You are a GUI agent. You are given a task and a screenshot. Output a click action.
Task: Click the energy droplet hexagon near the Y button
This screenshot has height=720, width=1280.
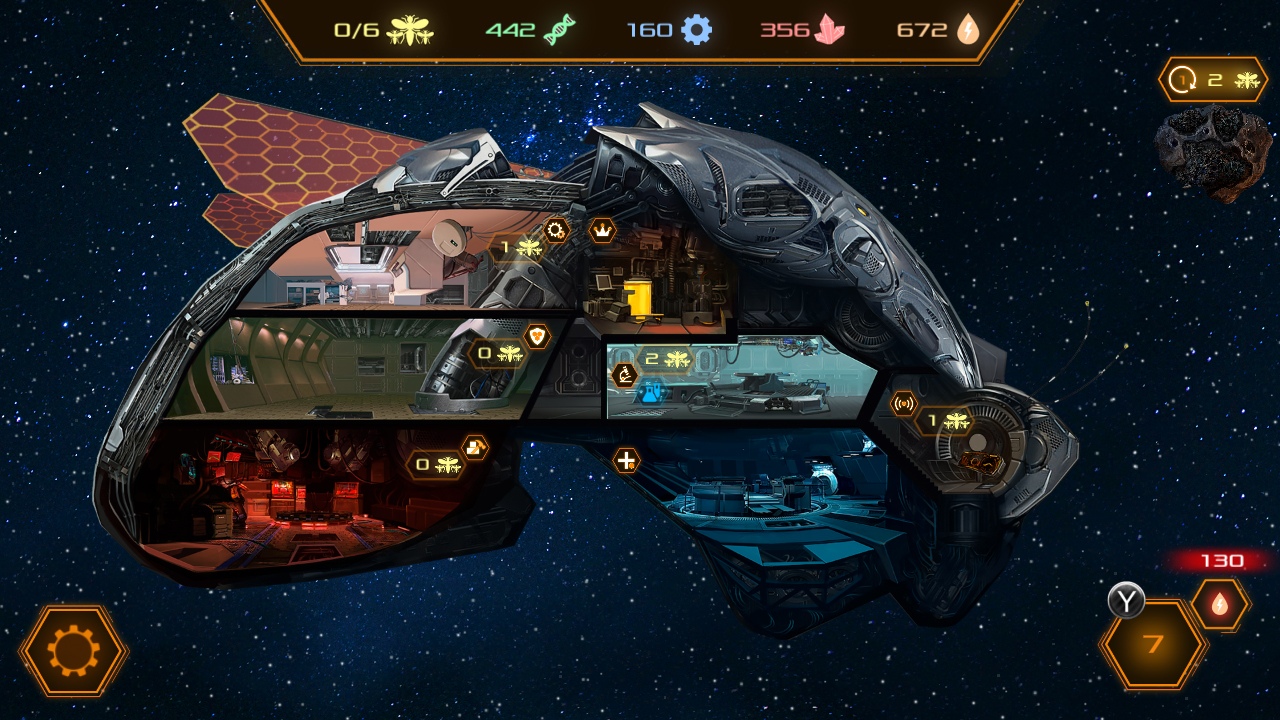(x=1218, y=603)
